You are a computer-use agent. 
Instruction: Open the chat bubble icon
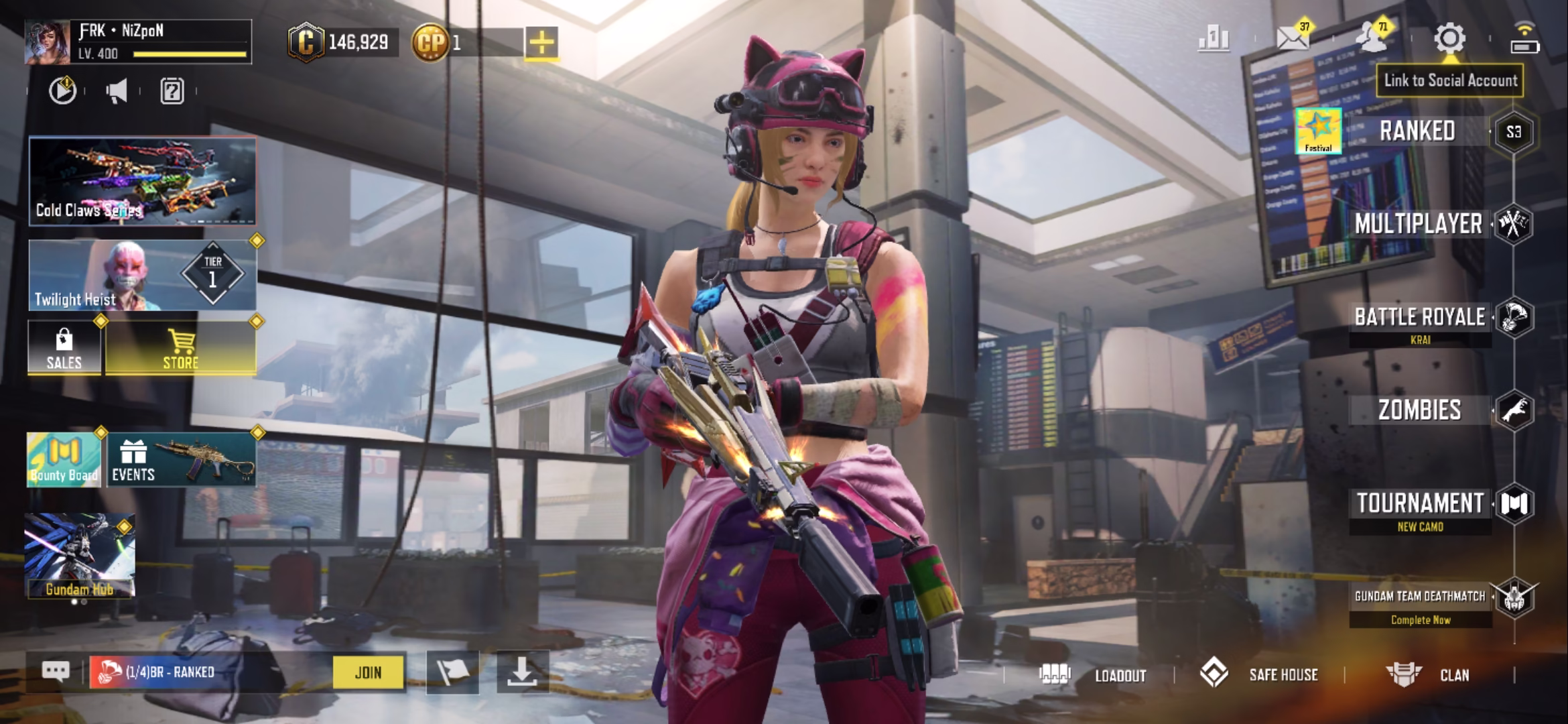[x=56, y=672]
